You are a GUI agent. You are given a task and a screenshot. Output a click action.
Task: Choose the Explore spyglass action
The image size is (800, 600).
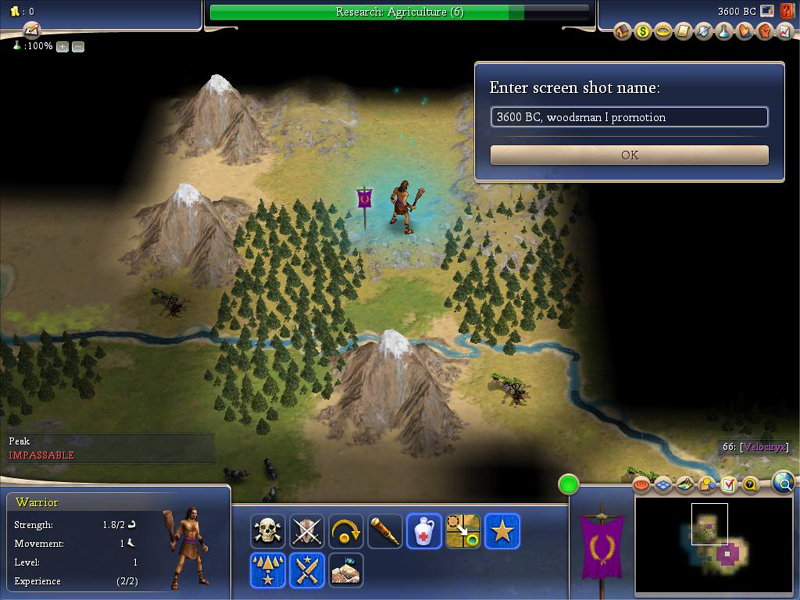click(x=385, y=531)
